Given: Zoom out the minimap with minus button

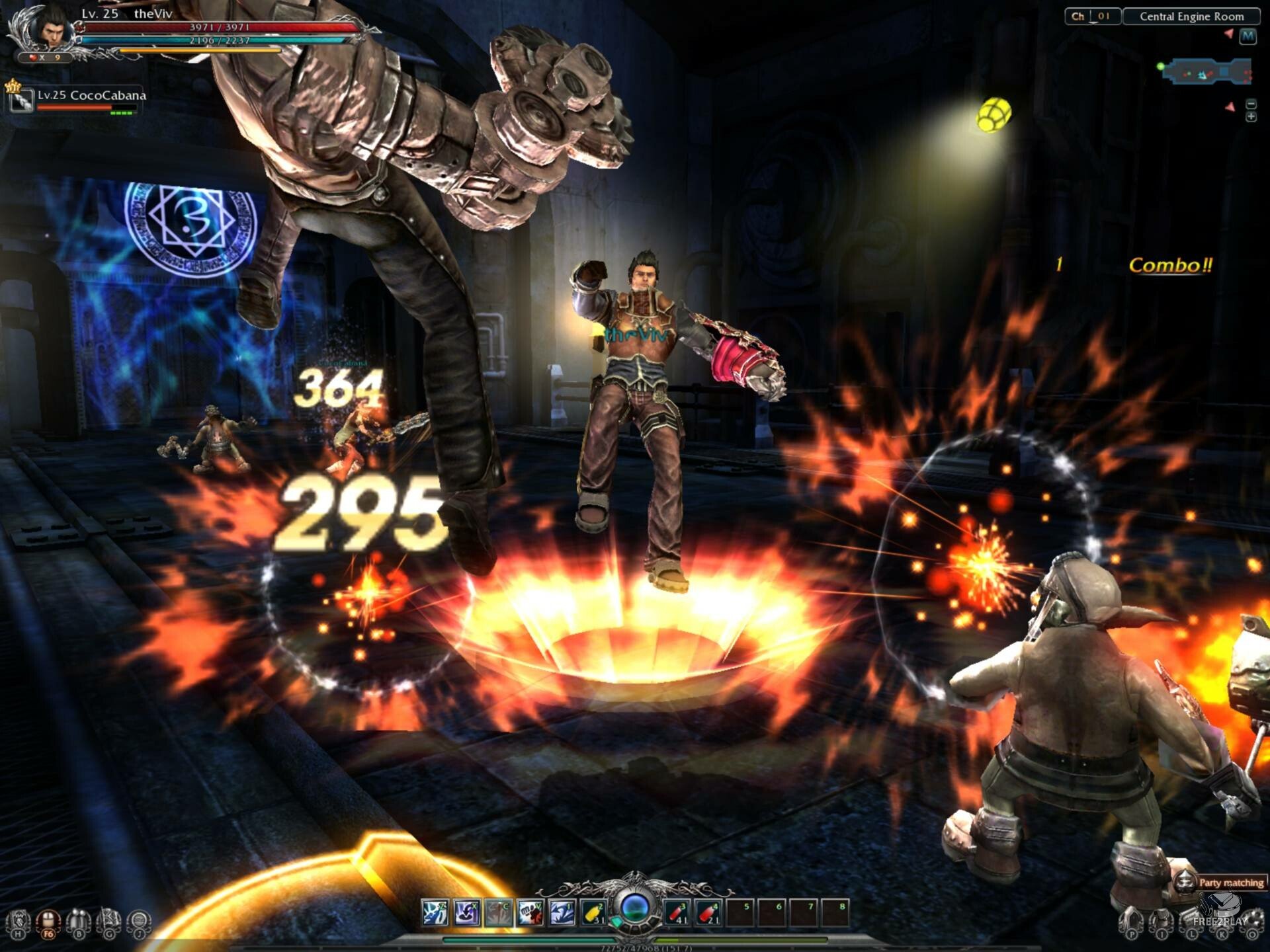Looking at the screenshot, I should [x=1251, y=104].
